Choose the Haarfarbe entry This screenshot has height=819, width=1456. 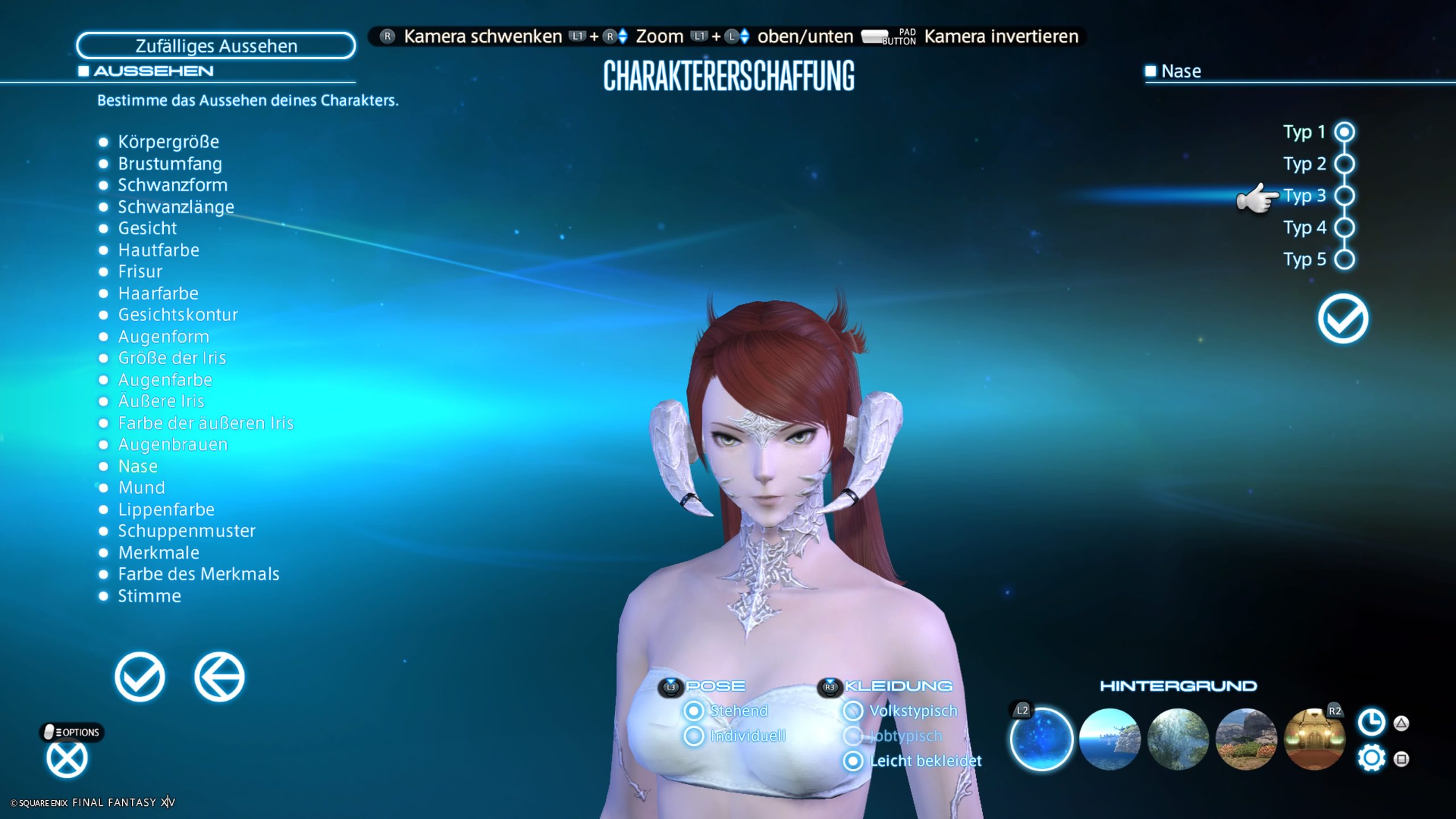158,293
